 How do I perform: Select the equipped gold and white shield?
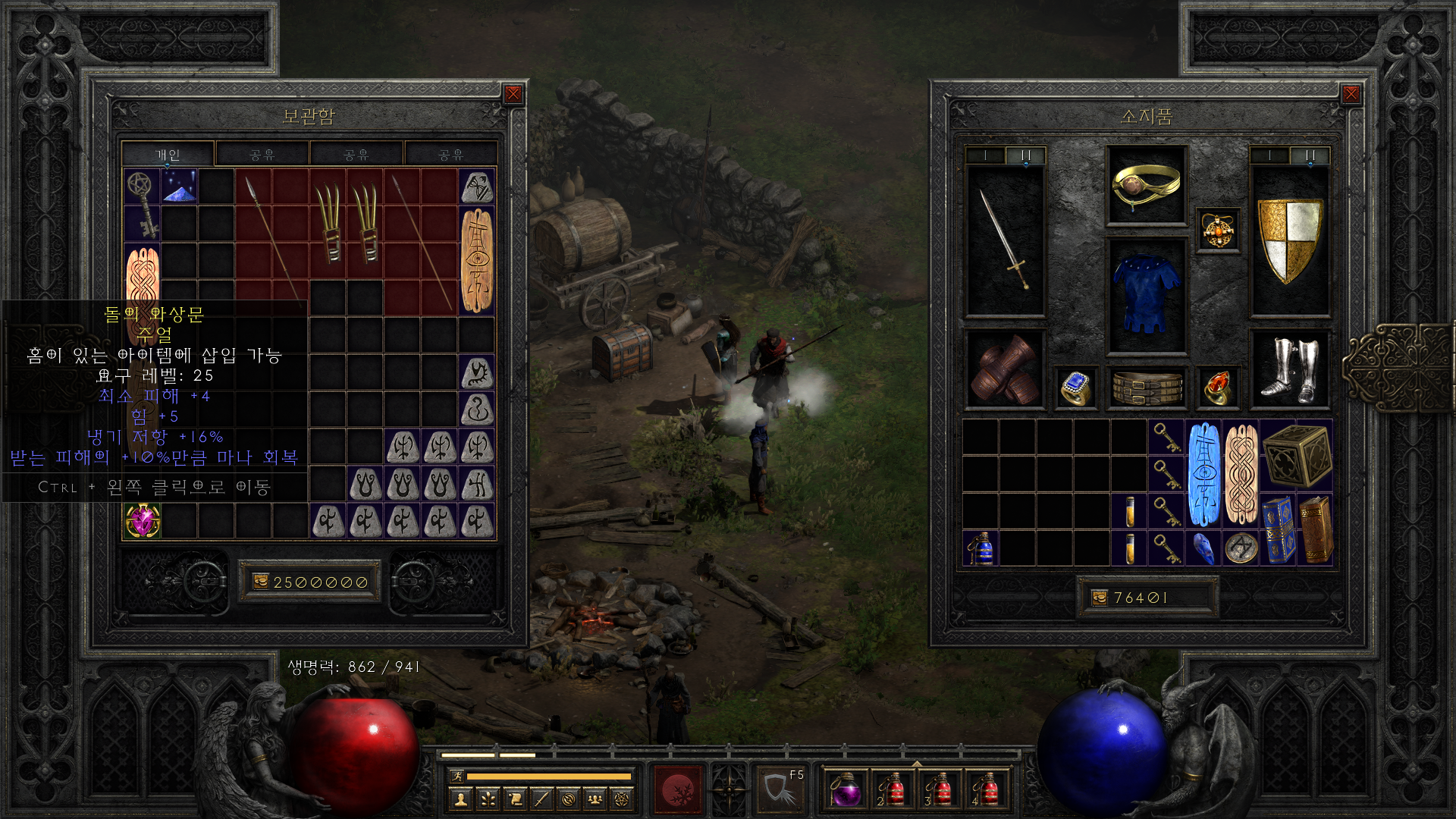click(1289, 240)
